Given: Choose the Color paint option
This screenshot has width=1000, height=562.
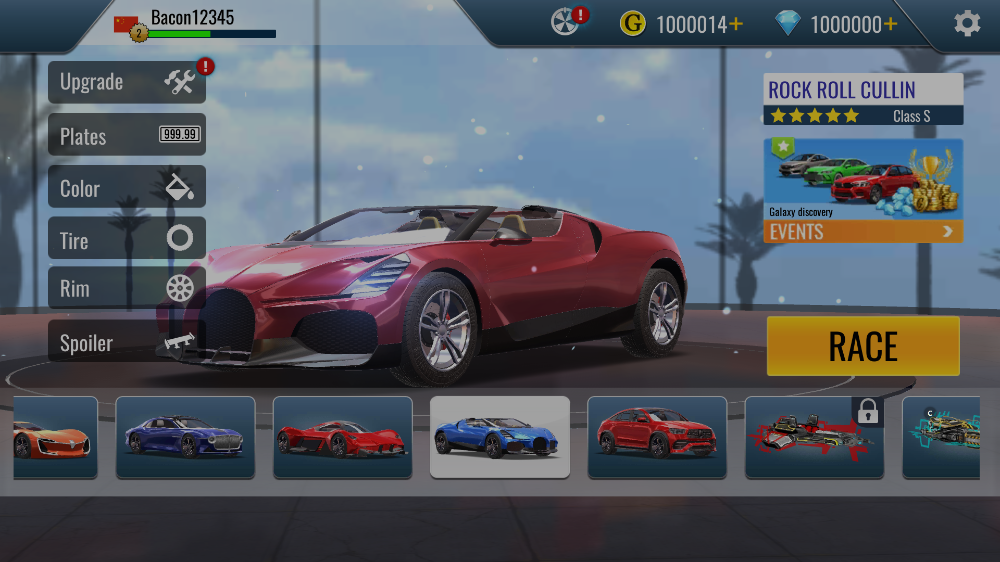Looking at the screenshot, I should pyautogui.click(x=127, y=187).
